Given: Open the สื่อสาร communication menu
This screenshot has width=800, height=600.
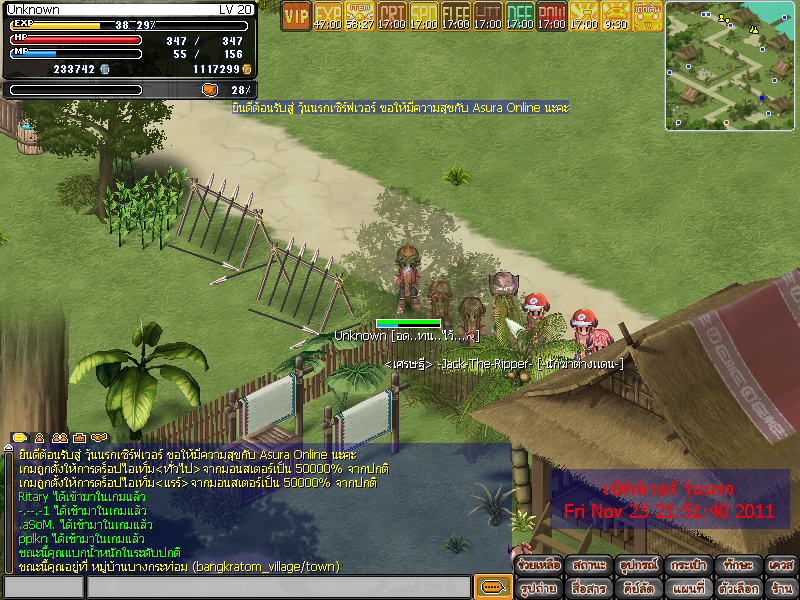Looking at the screenshot, I should click(588, 588).
